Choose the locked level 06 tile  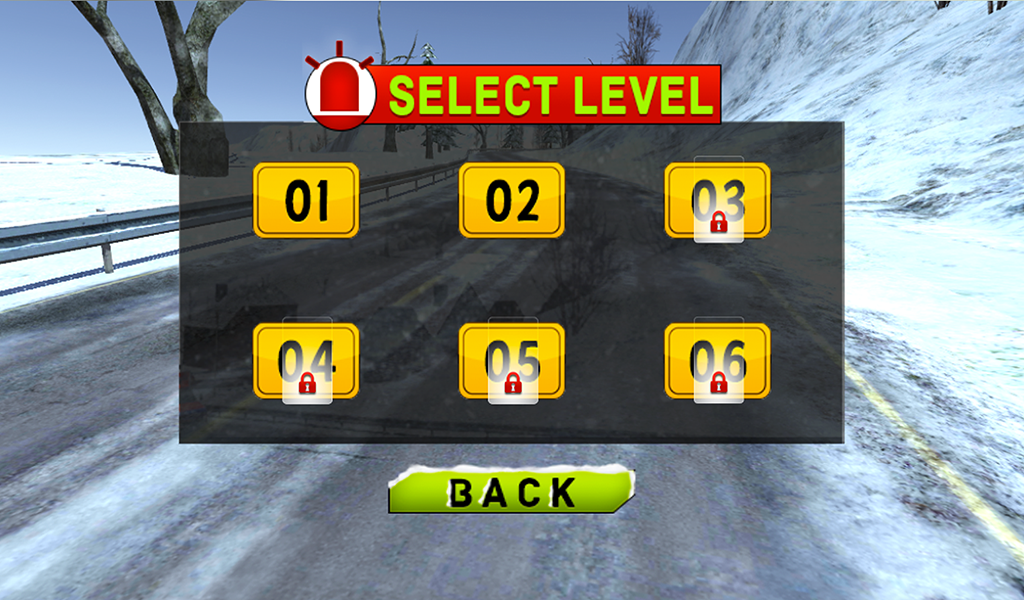click(717, 360)
